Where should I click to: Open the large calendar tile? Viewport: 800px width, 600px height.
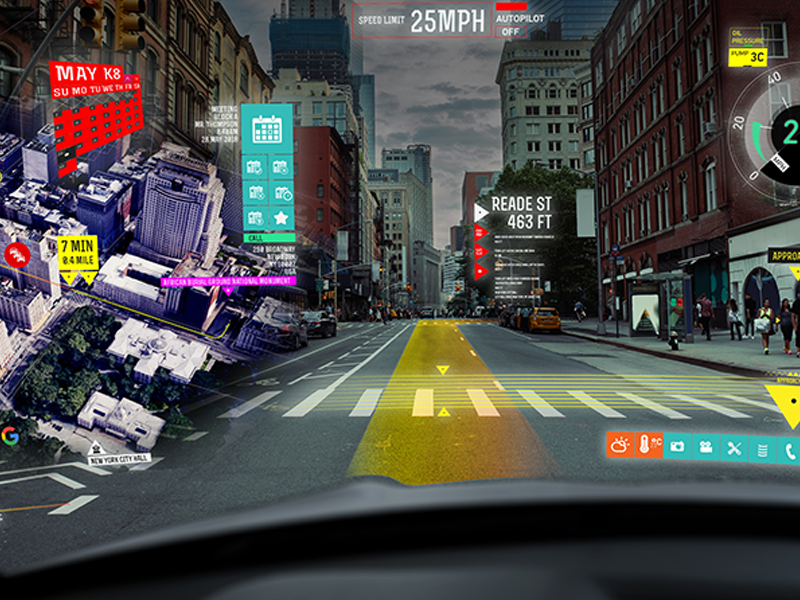pyautogui.click(x=267, y=128)
